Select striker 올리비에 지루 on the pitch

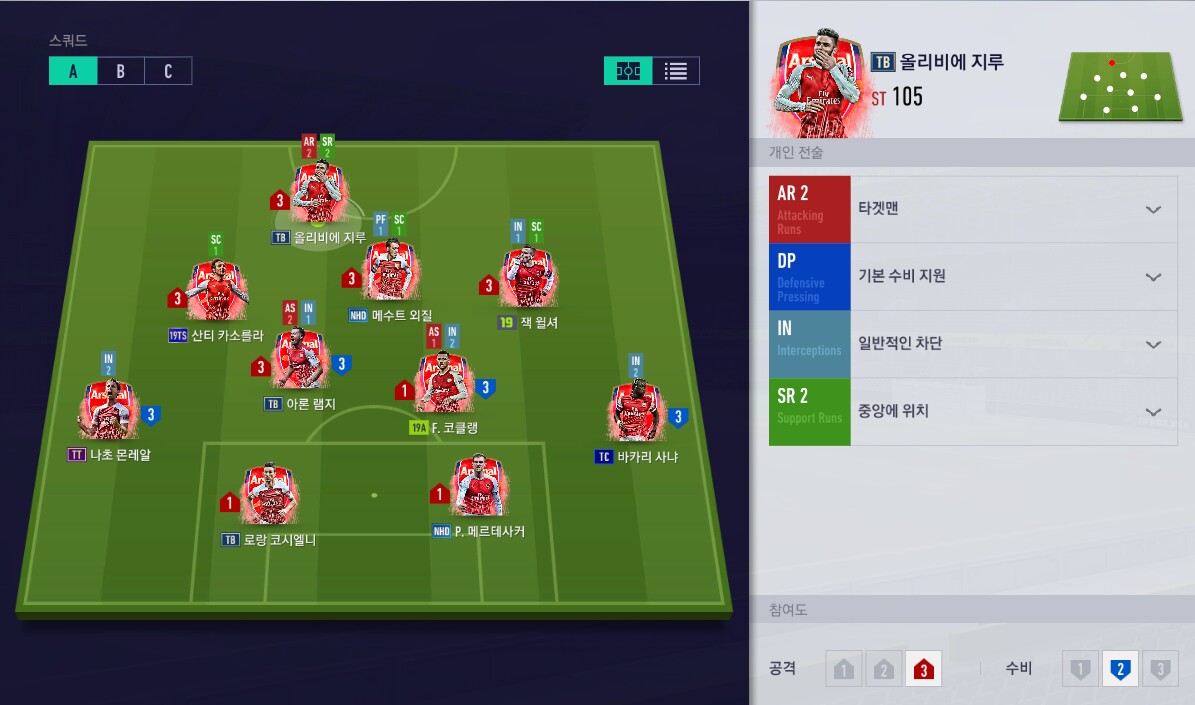click(x=320, y=195)
